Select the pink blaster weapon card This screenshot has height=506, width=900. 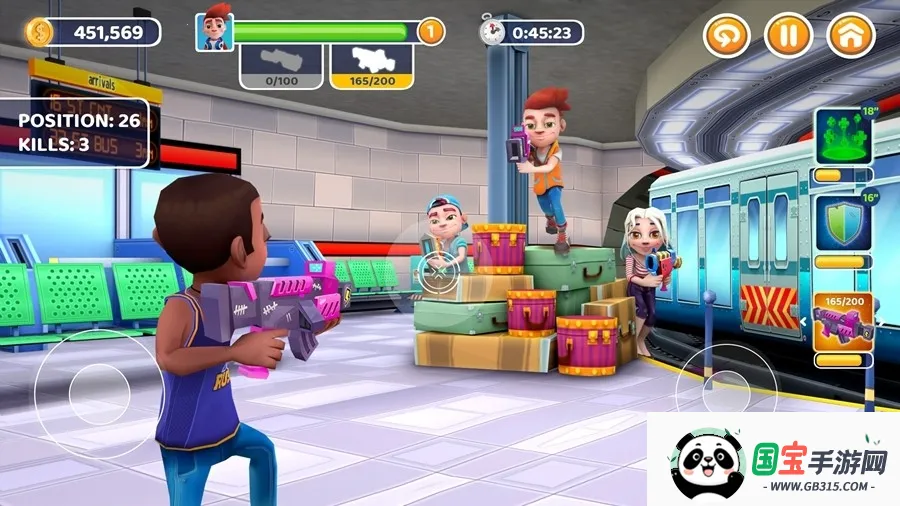click(x=844, y=320)
